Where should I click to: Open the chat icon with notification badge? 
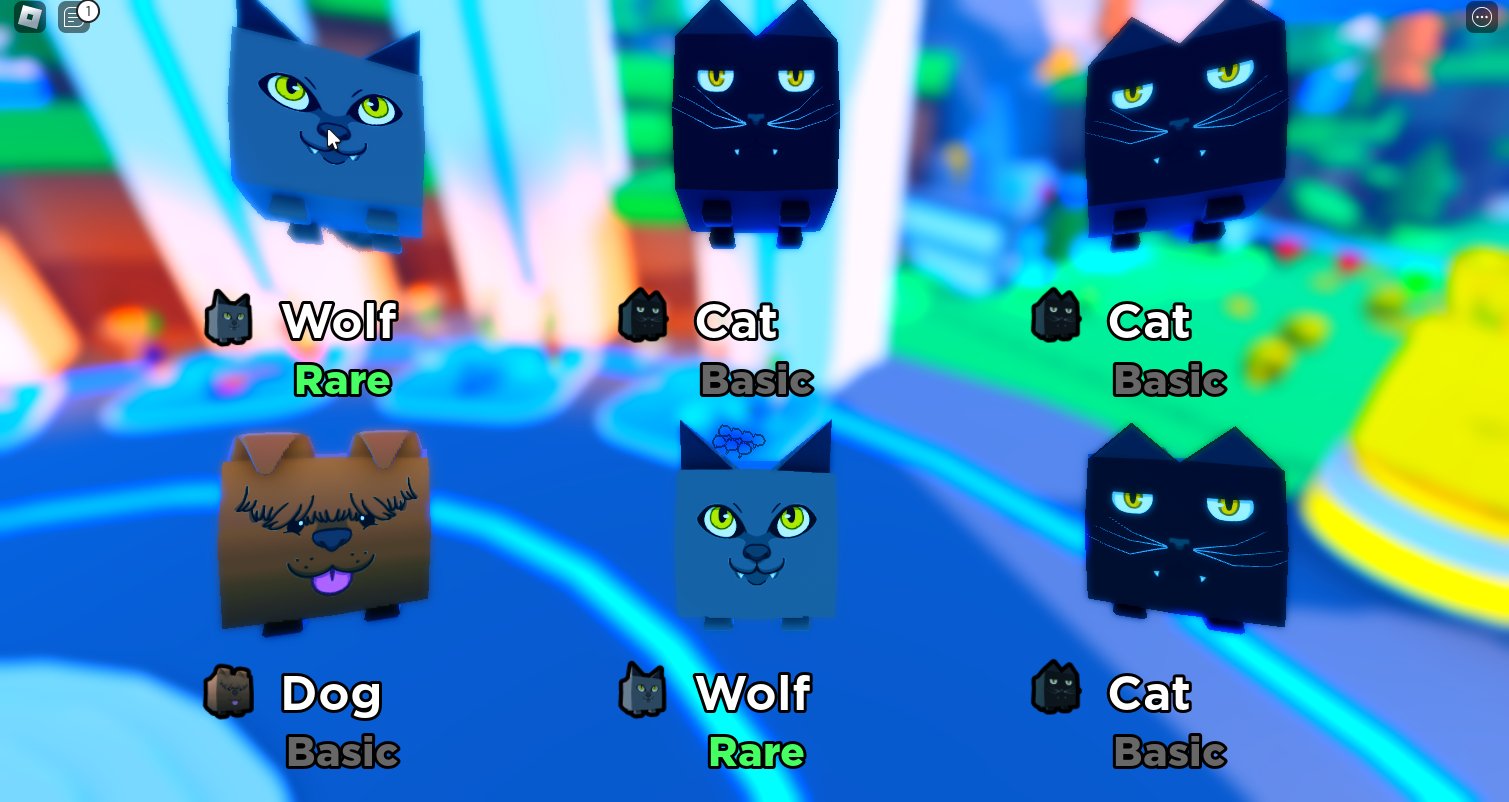(x=72, y=17)
